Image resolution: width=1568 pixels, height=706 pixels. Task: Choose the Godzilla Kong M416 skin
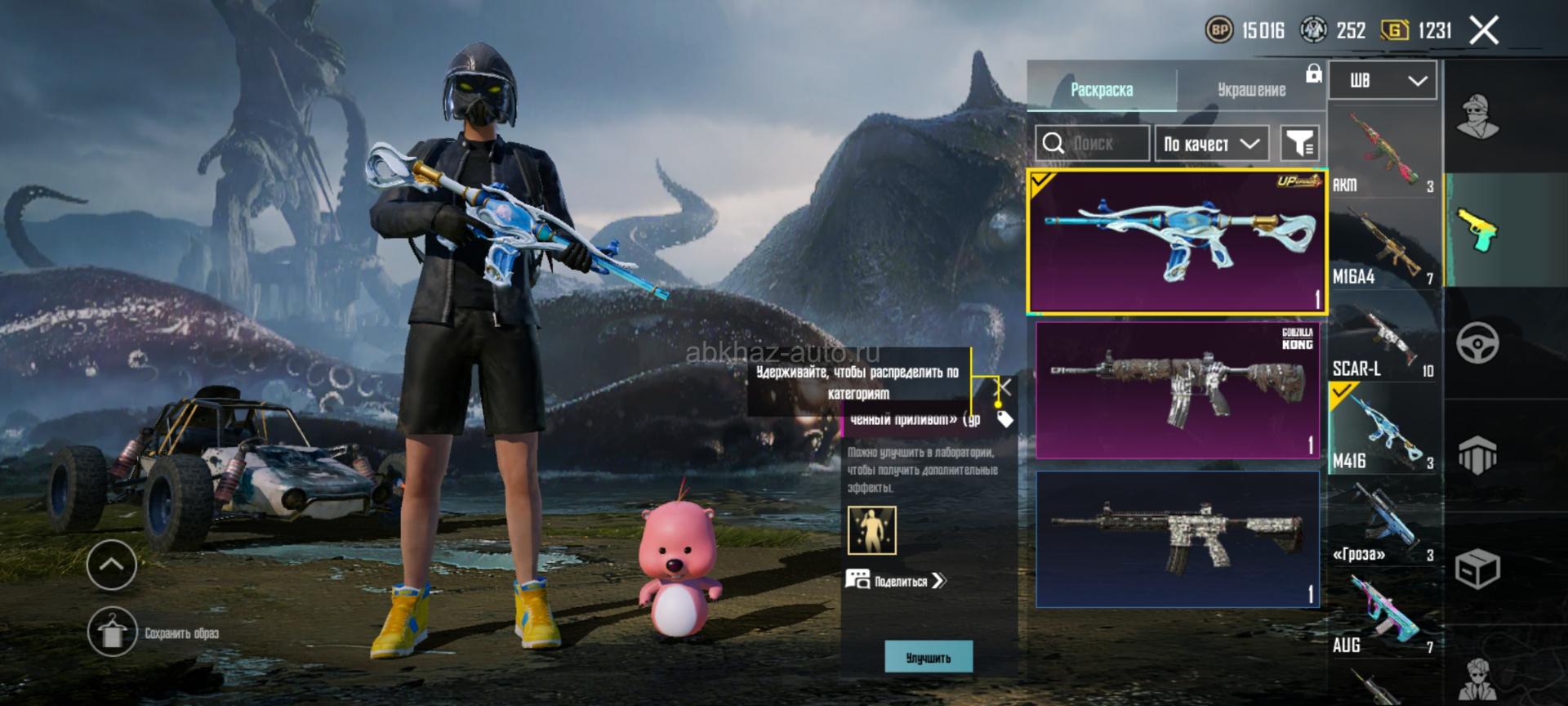(1176, 390)
